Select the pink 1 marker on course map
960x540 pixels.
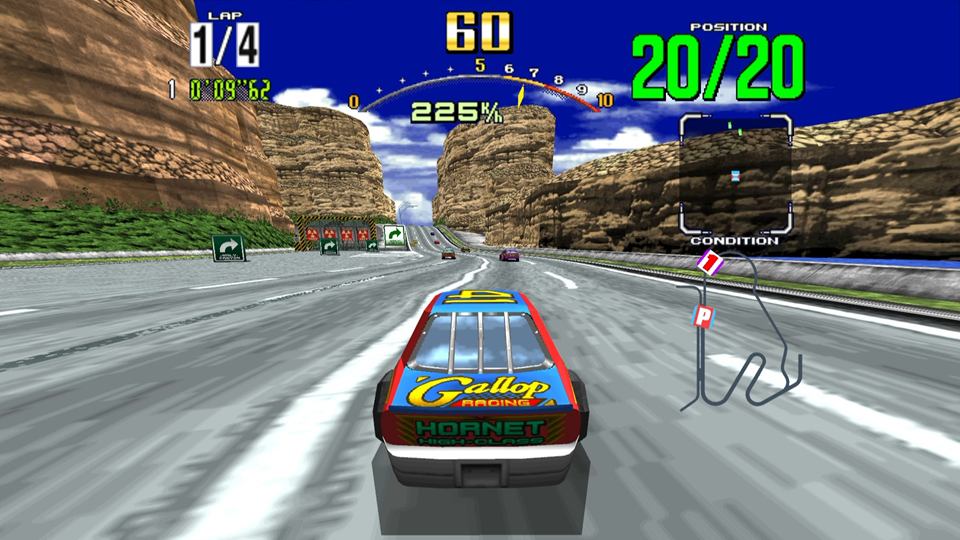(709, 263)
